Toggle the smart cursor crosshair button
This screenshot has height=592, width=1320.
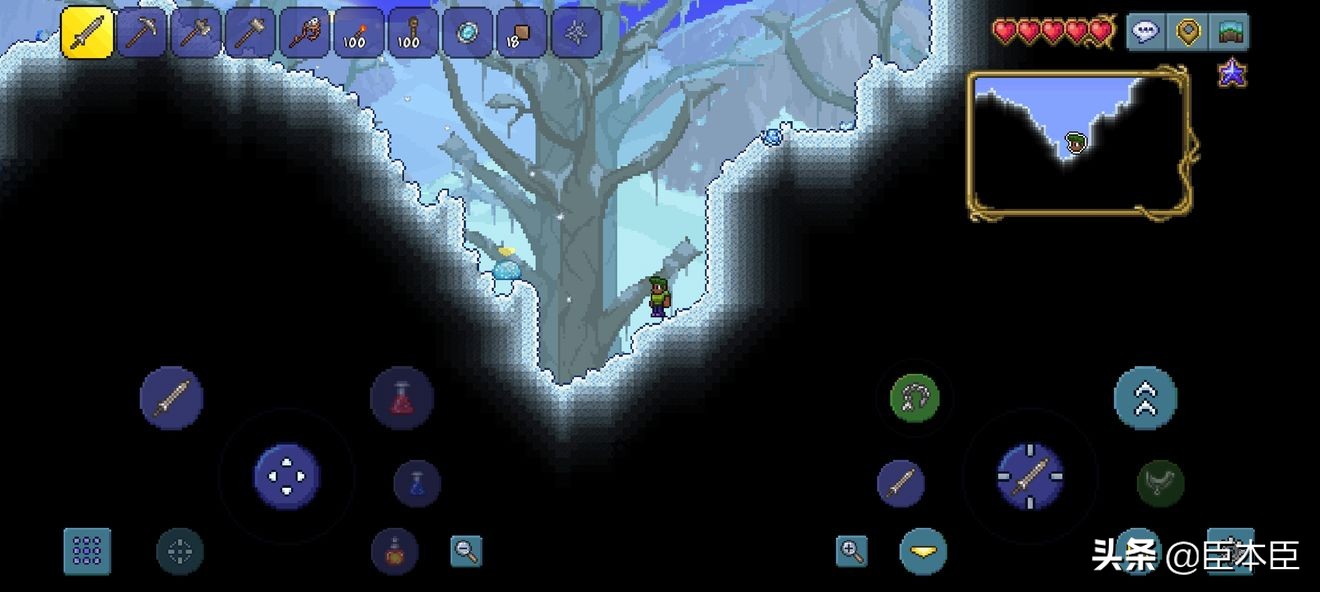[180, 551]
